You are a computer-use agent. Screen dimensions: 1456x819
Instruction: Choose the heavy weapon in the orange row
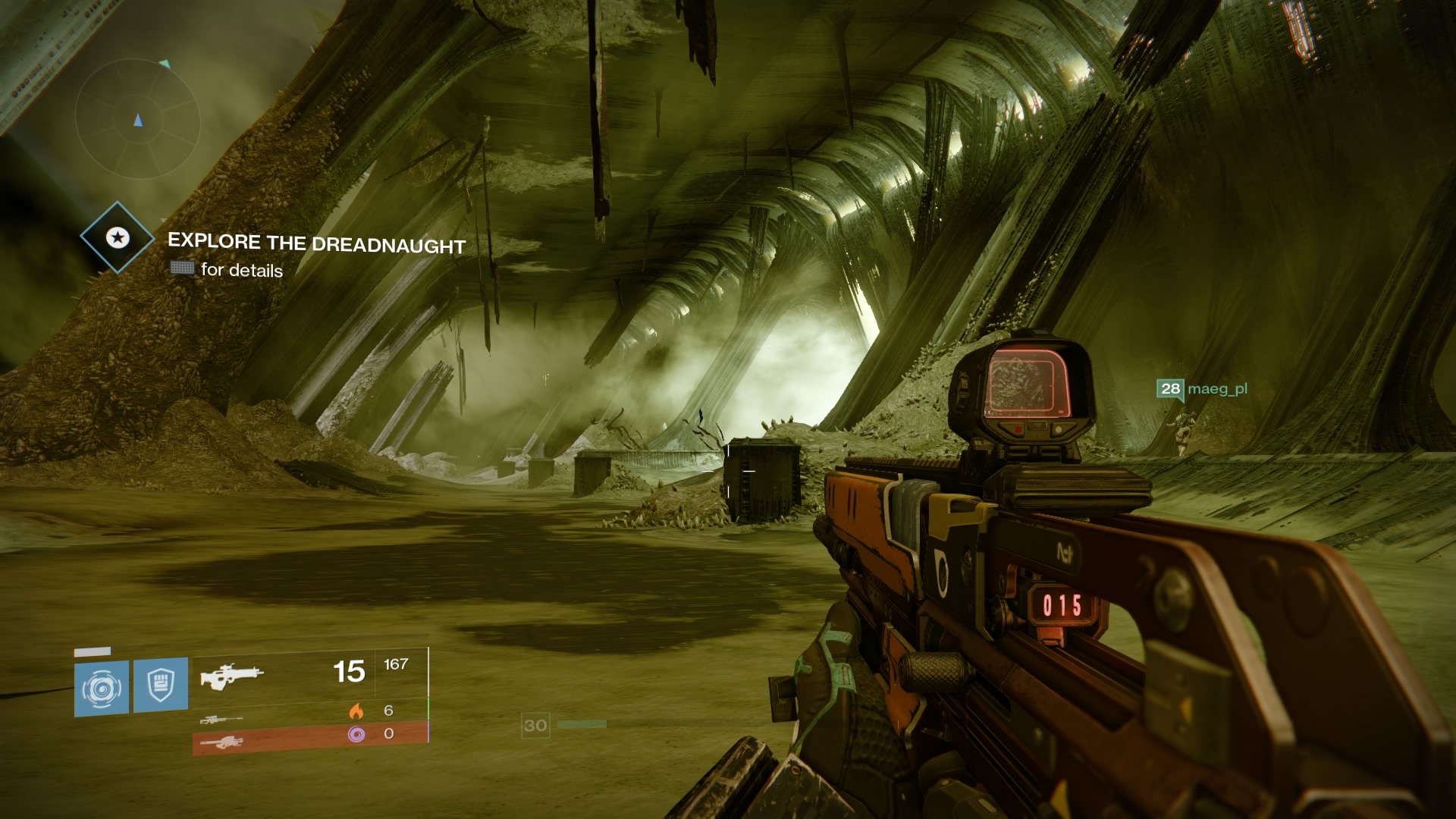tap(221, 742)
